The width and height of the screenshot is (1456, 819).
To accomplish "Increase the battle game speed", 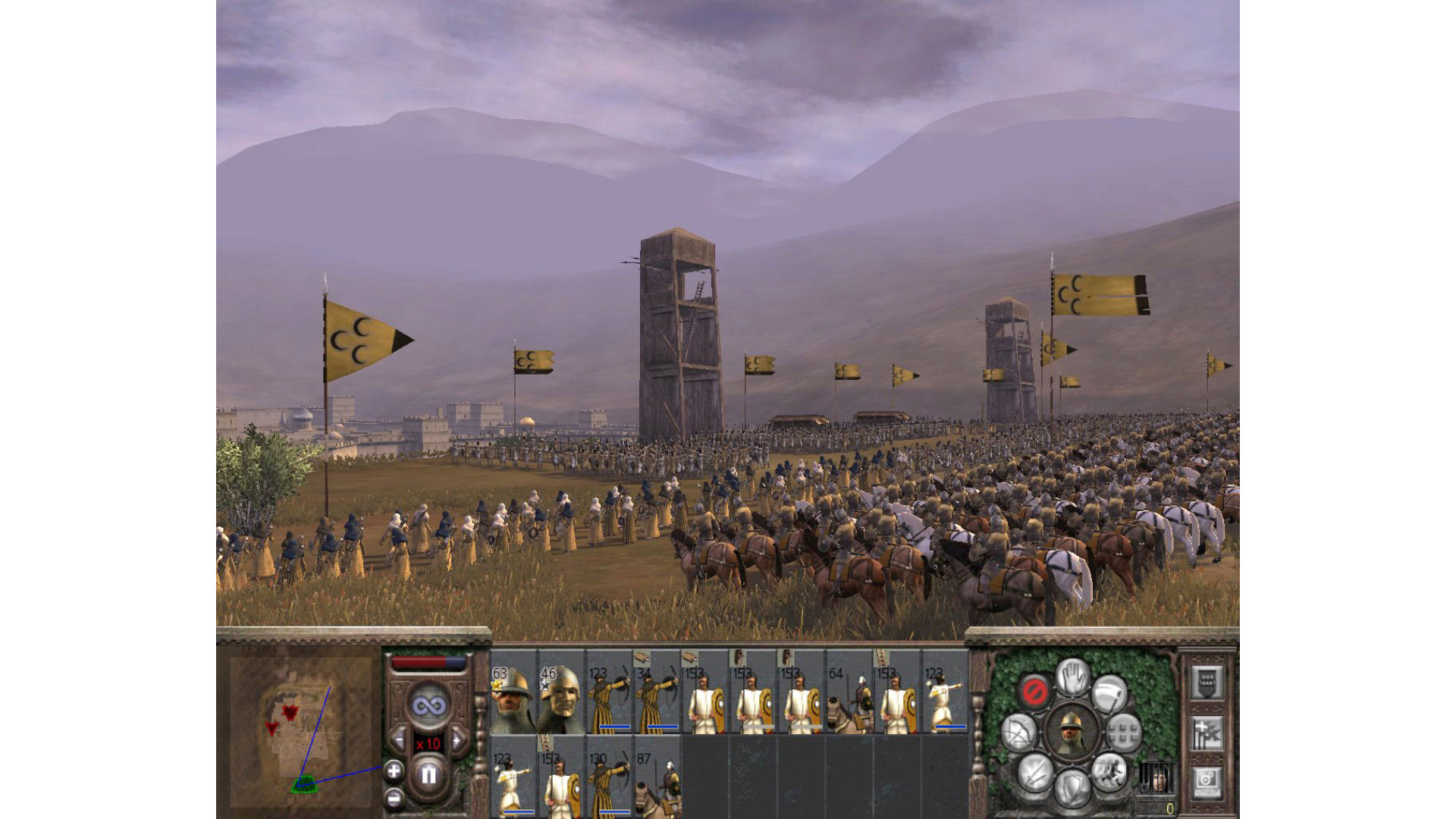I will (457, 738).
